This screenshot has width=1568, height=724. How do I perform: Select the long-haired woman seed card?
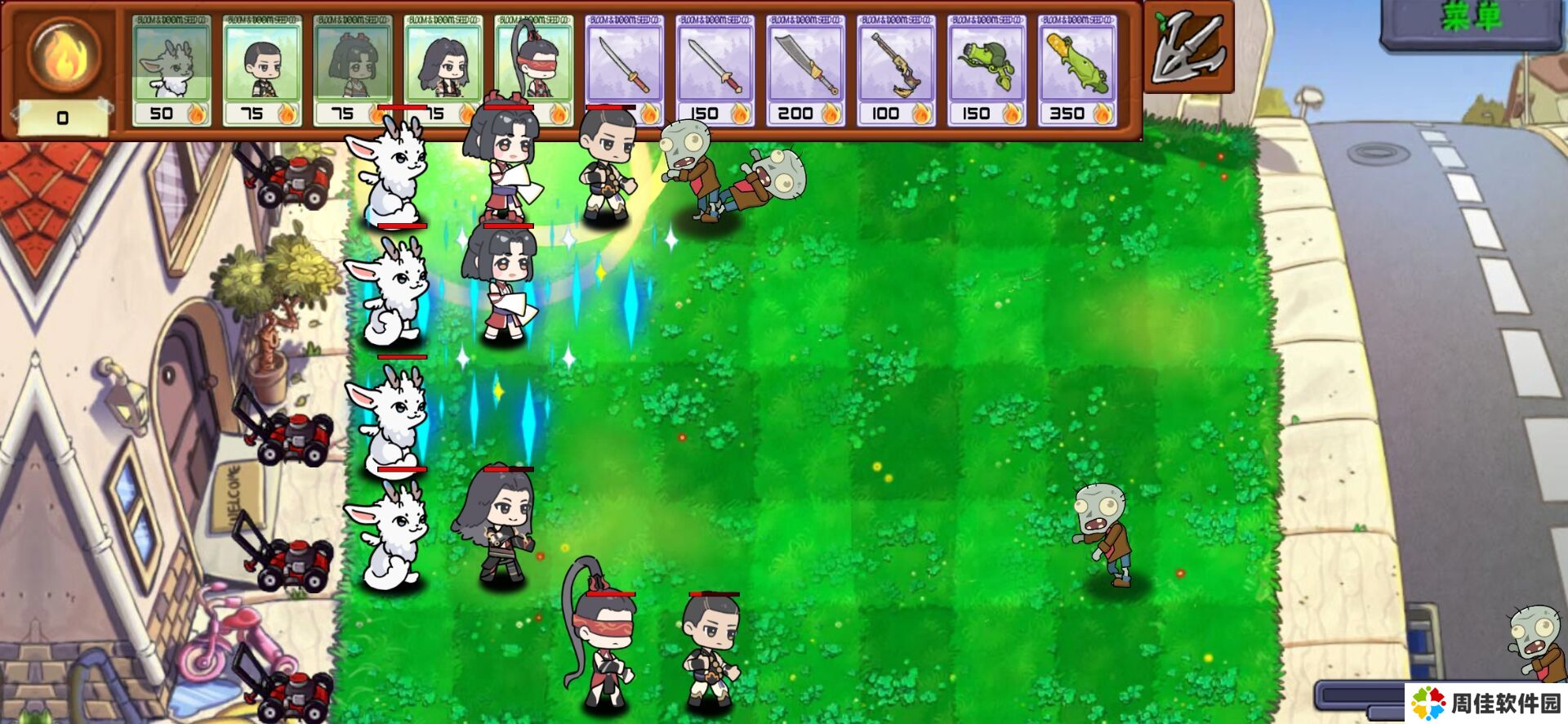point(443,71)
